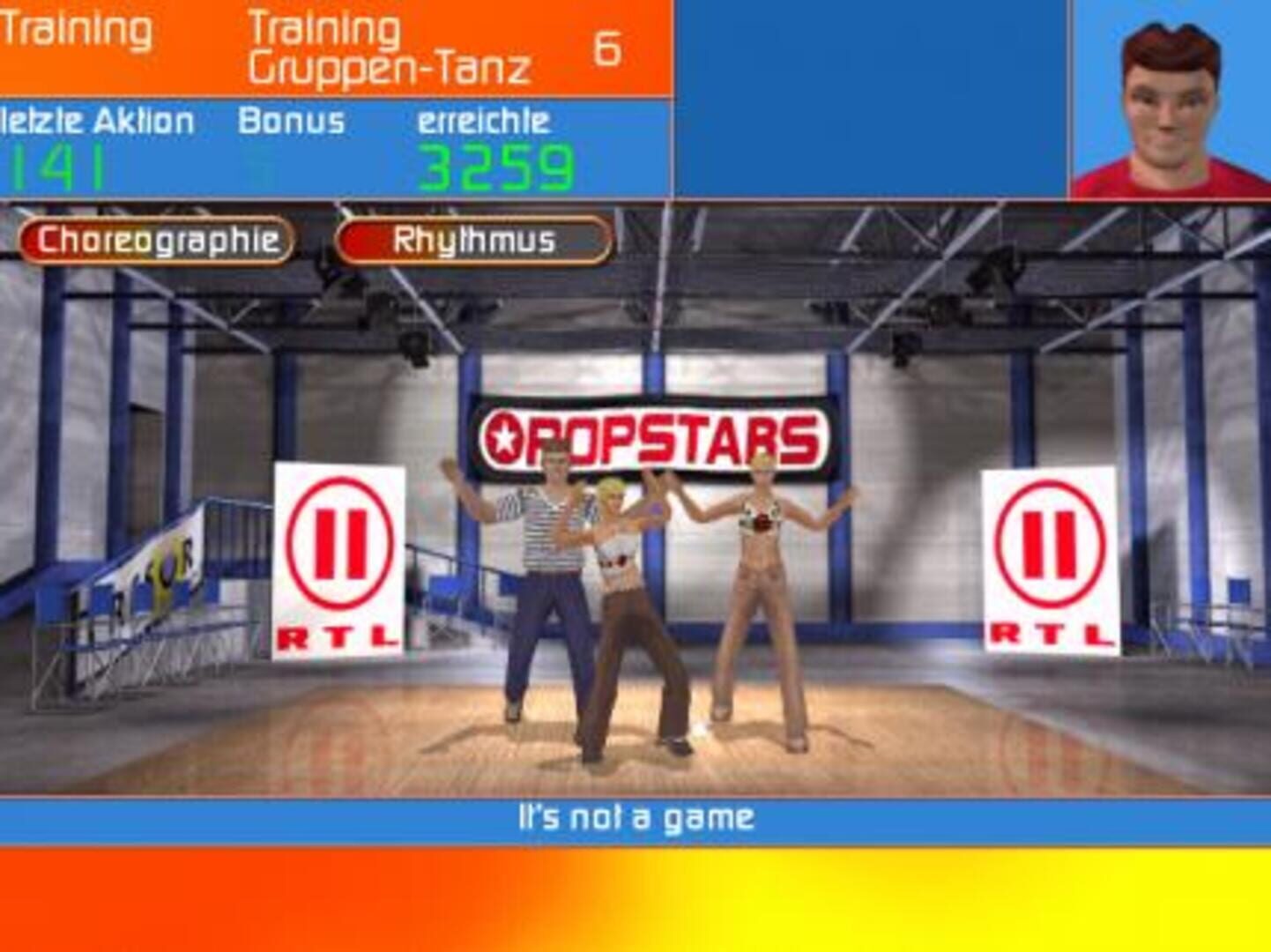This screenshot has height=952, width=1271.
Task: Click the orange-yellow gradient bar at the bottom
Action: 635,899
